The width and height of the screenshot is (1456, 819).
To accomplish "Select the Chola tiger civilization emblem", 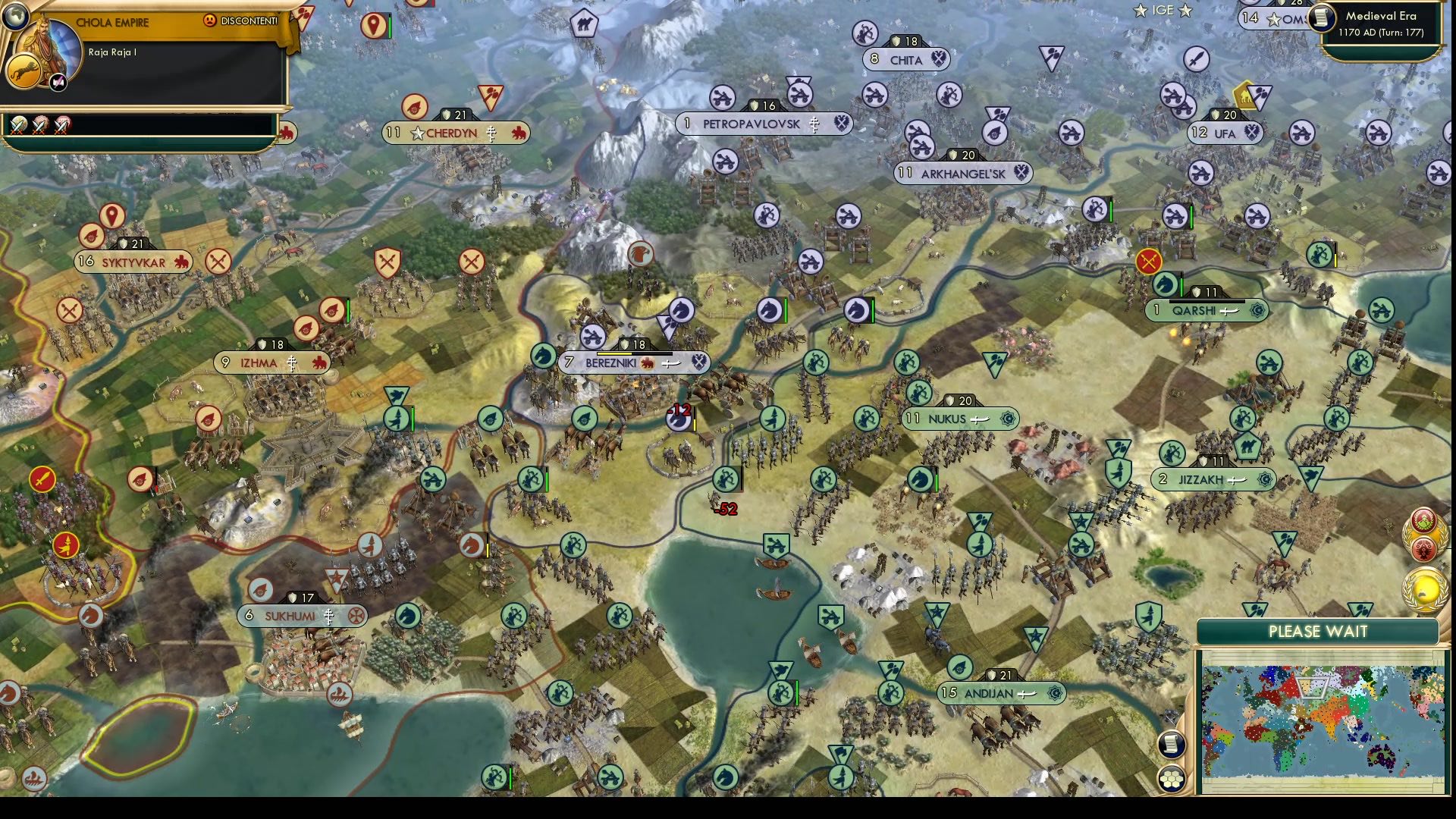I will coord(24,71).
